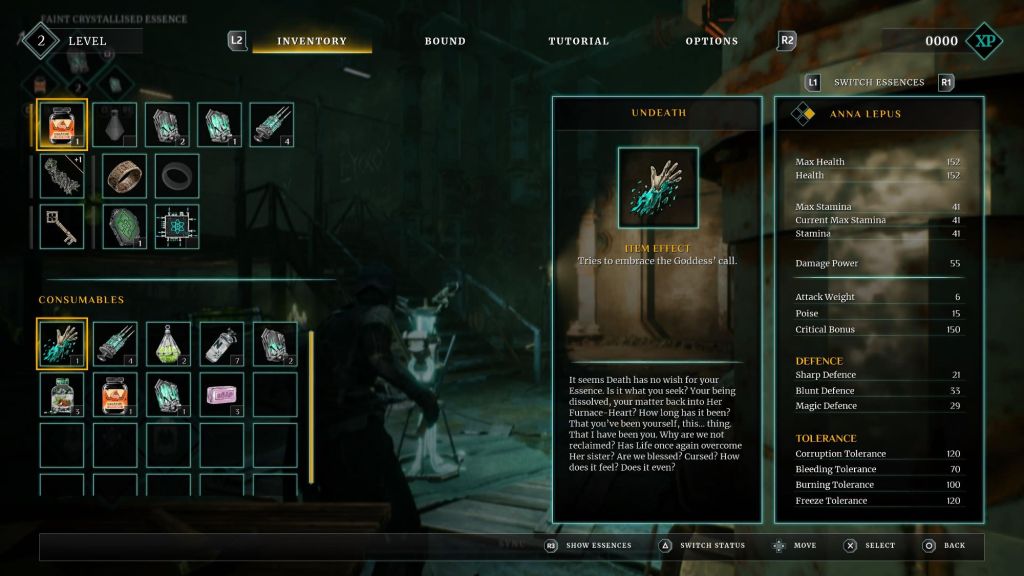Pick the engraved bronze ring slot
This screenshot has width=1024, height=576.
point(125,175)
